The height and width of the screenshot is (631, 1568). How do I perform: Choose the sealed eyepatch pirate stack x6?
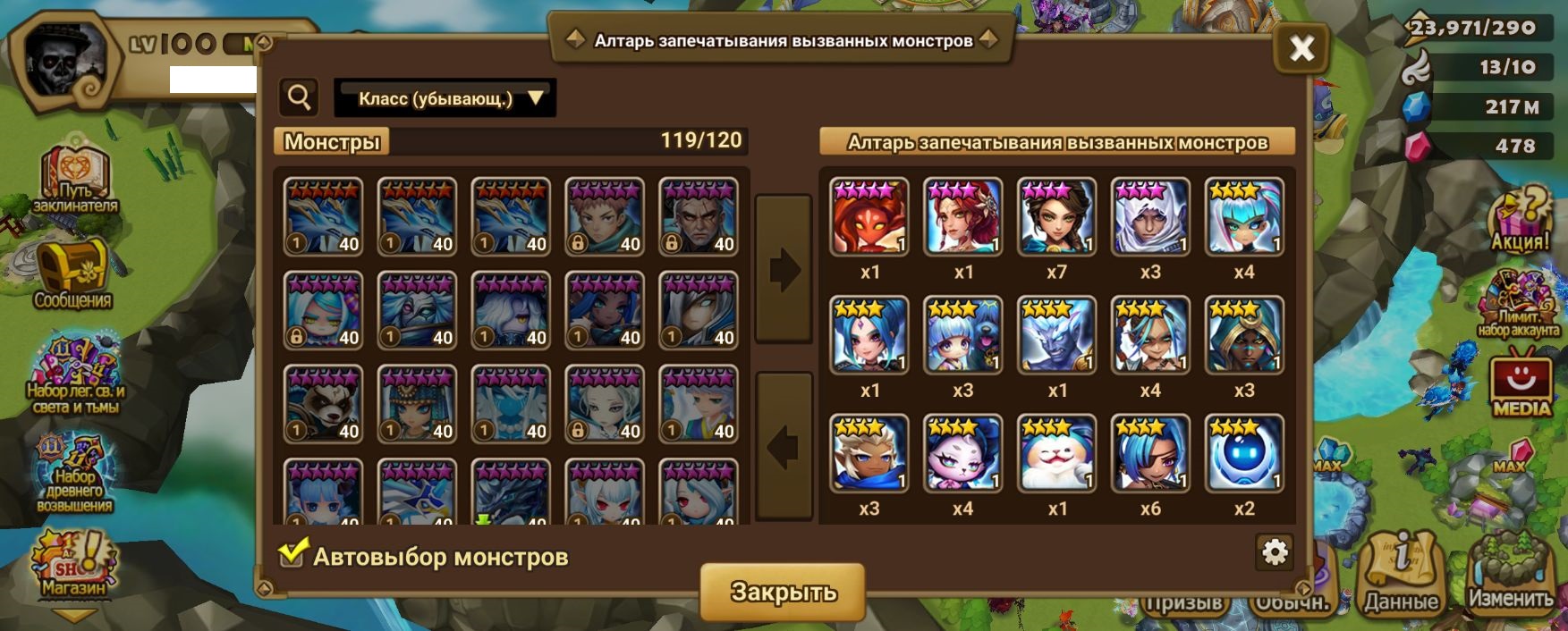[1150, 453]
